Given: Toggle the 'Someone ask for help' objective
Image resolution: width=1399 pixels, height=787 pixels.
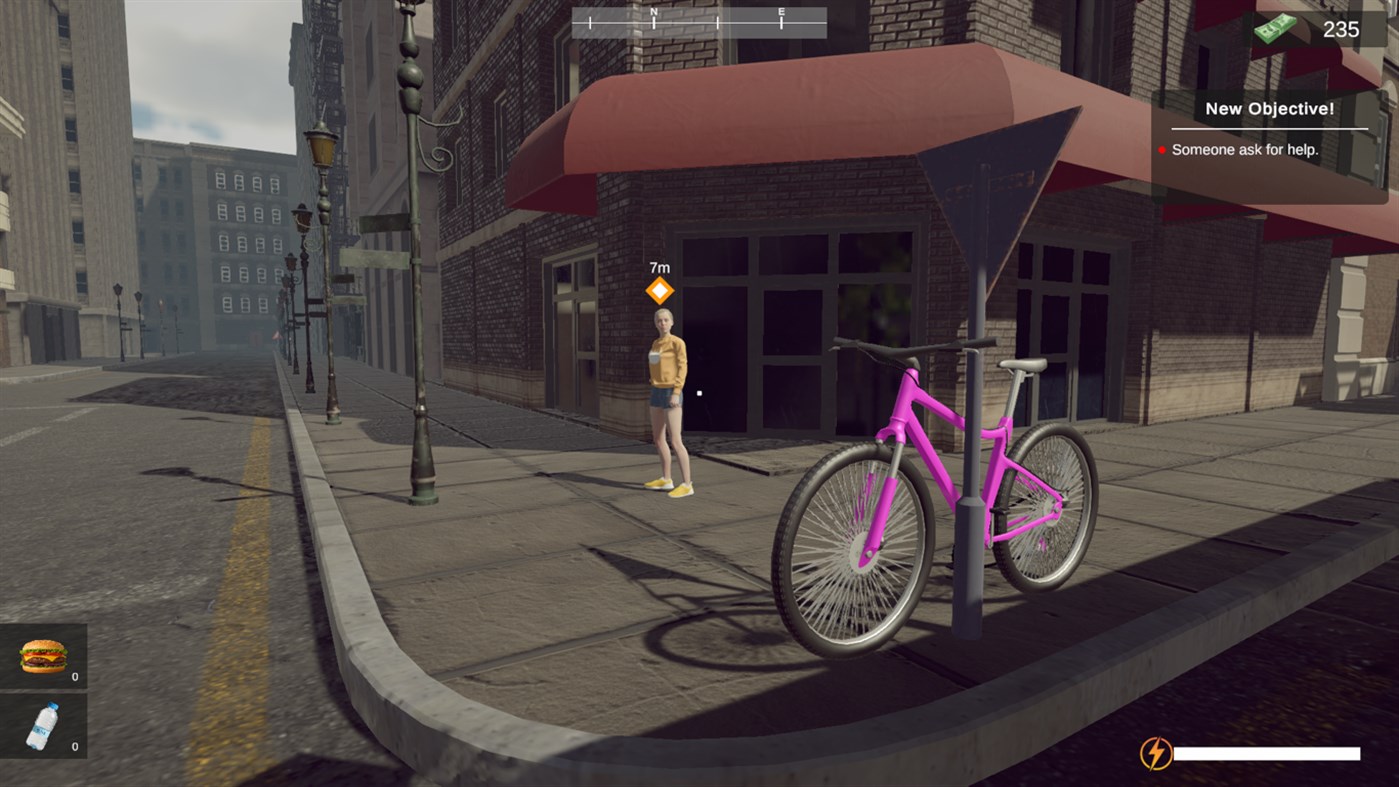Looking at the screenshot, I should (x=1245, y=148).
